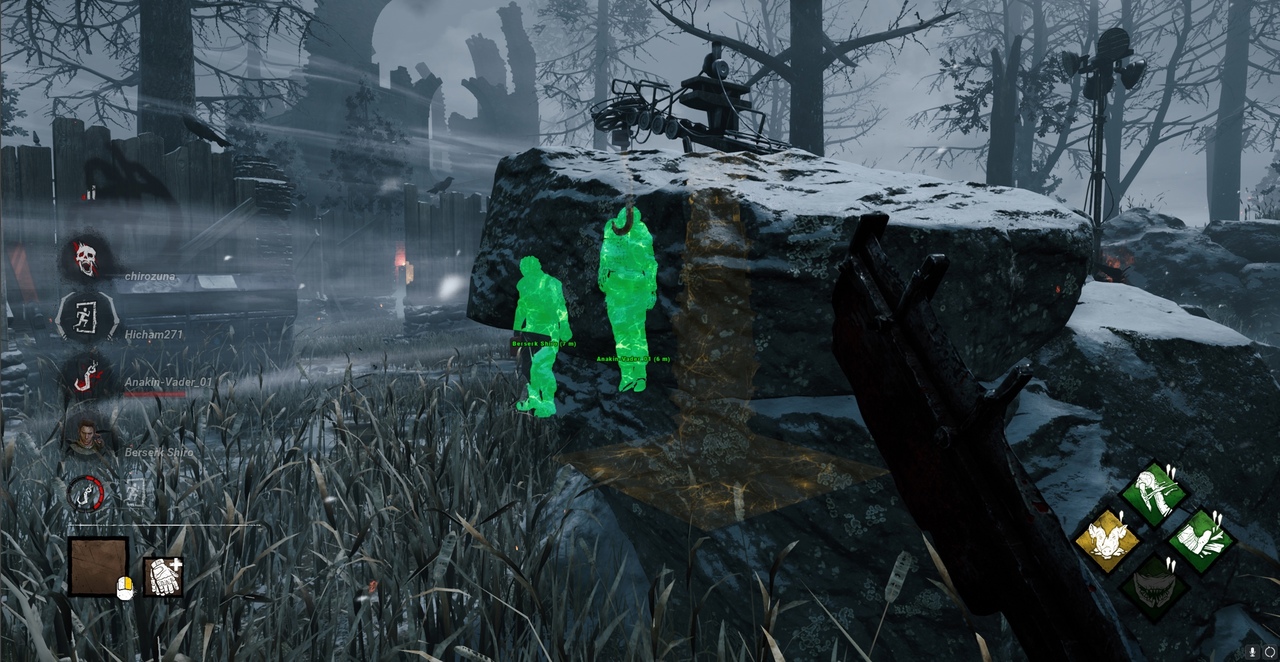Select the top green perk diamond
Image resolution: width=1280 pixels, height=662 pixels.
[x=1153, y=493]
